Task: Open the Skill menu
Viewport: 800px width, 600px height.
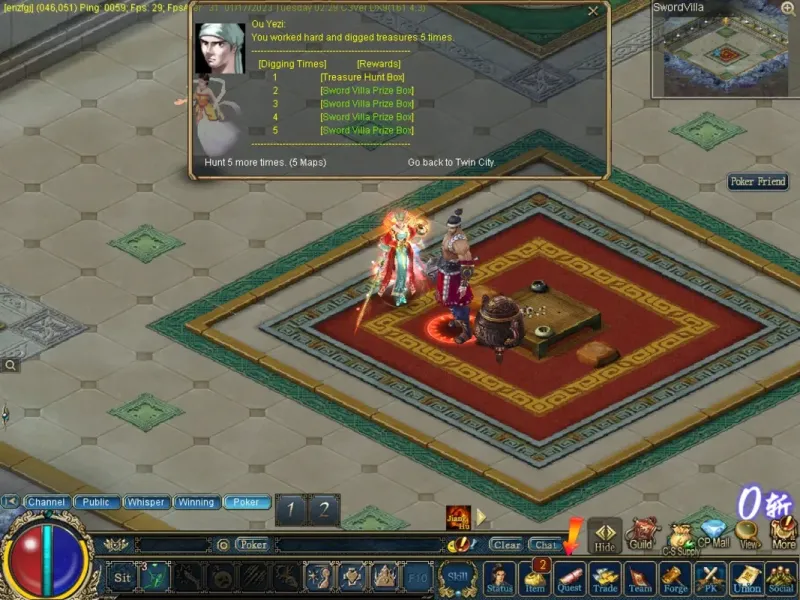Action: coord(458,577)
